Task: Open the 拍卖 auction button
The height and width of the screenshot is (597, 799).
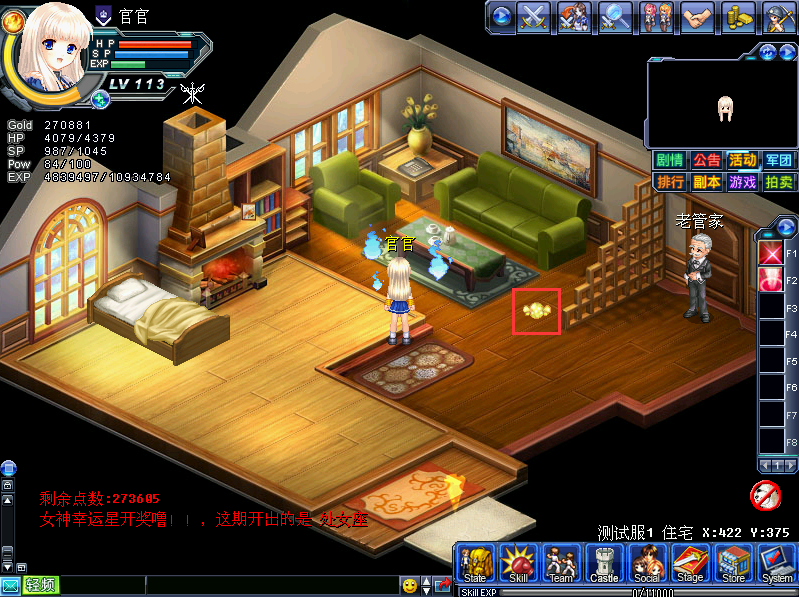Action: tap(778, 182)
